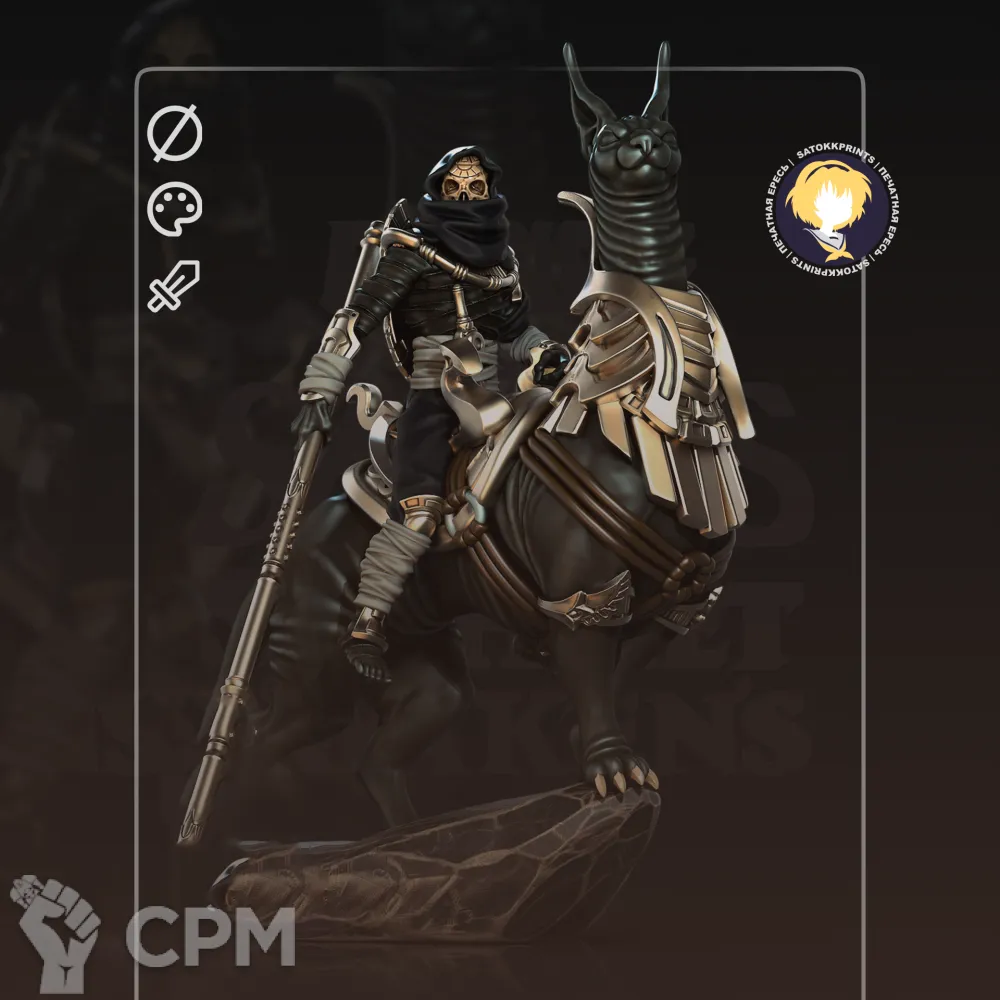1000x1000 pixels.
Task: Choose the pixel sword icon
Action: [174, 285]
